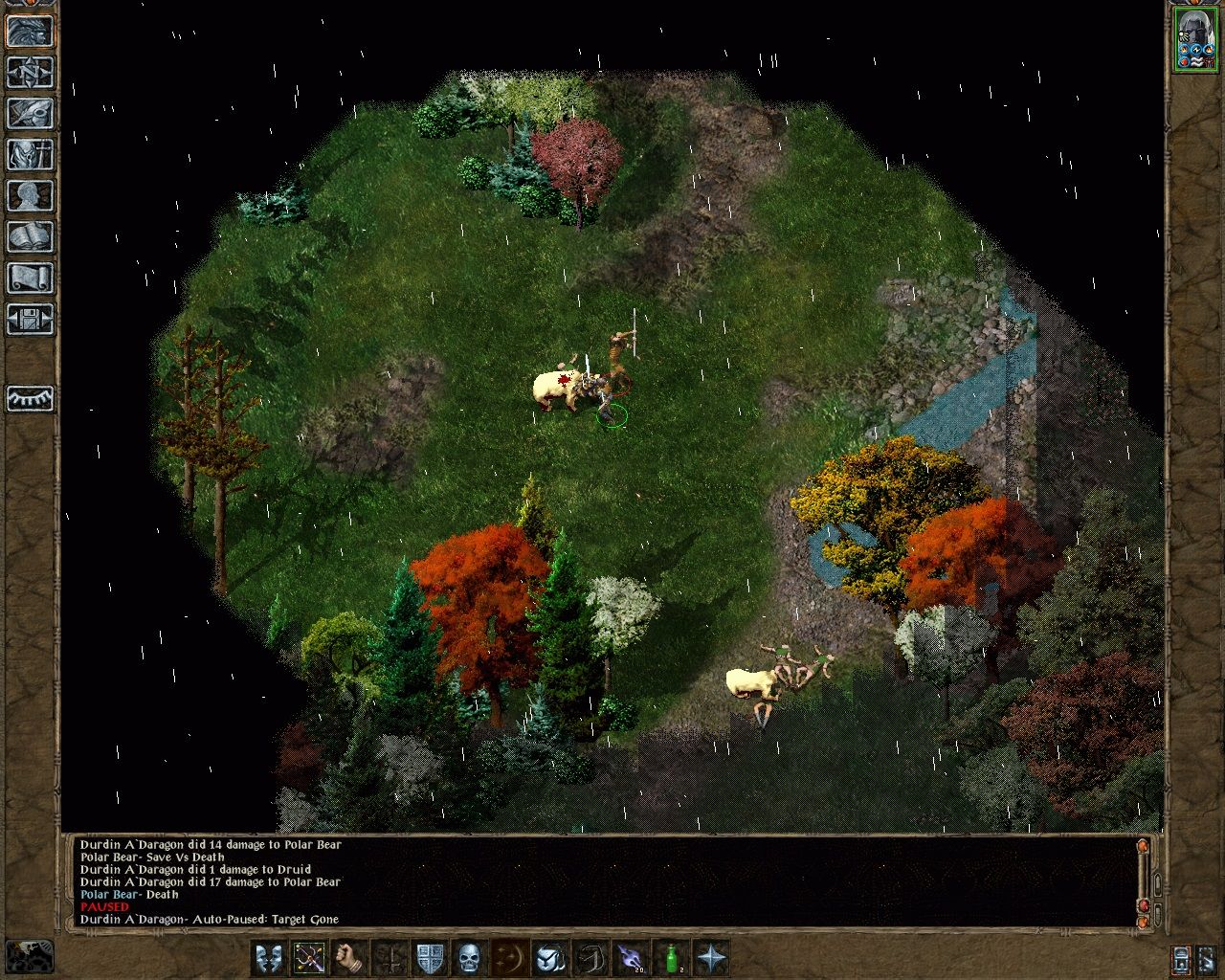Viewport: 1225px width, 980px height.
Task: Open the mage spellbook button
Action: [30, 236]
